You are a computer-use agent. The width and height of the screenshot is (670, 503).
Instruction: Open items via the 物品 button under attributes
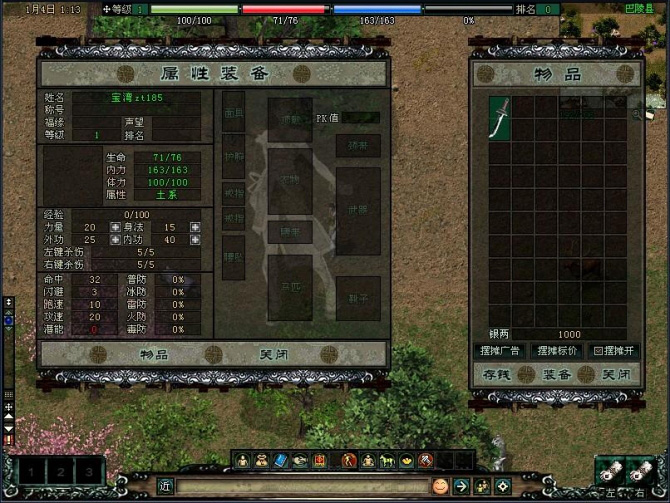coord(153,354)
